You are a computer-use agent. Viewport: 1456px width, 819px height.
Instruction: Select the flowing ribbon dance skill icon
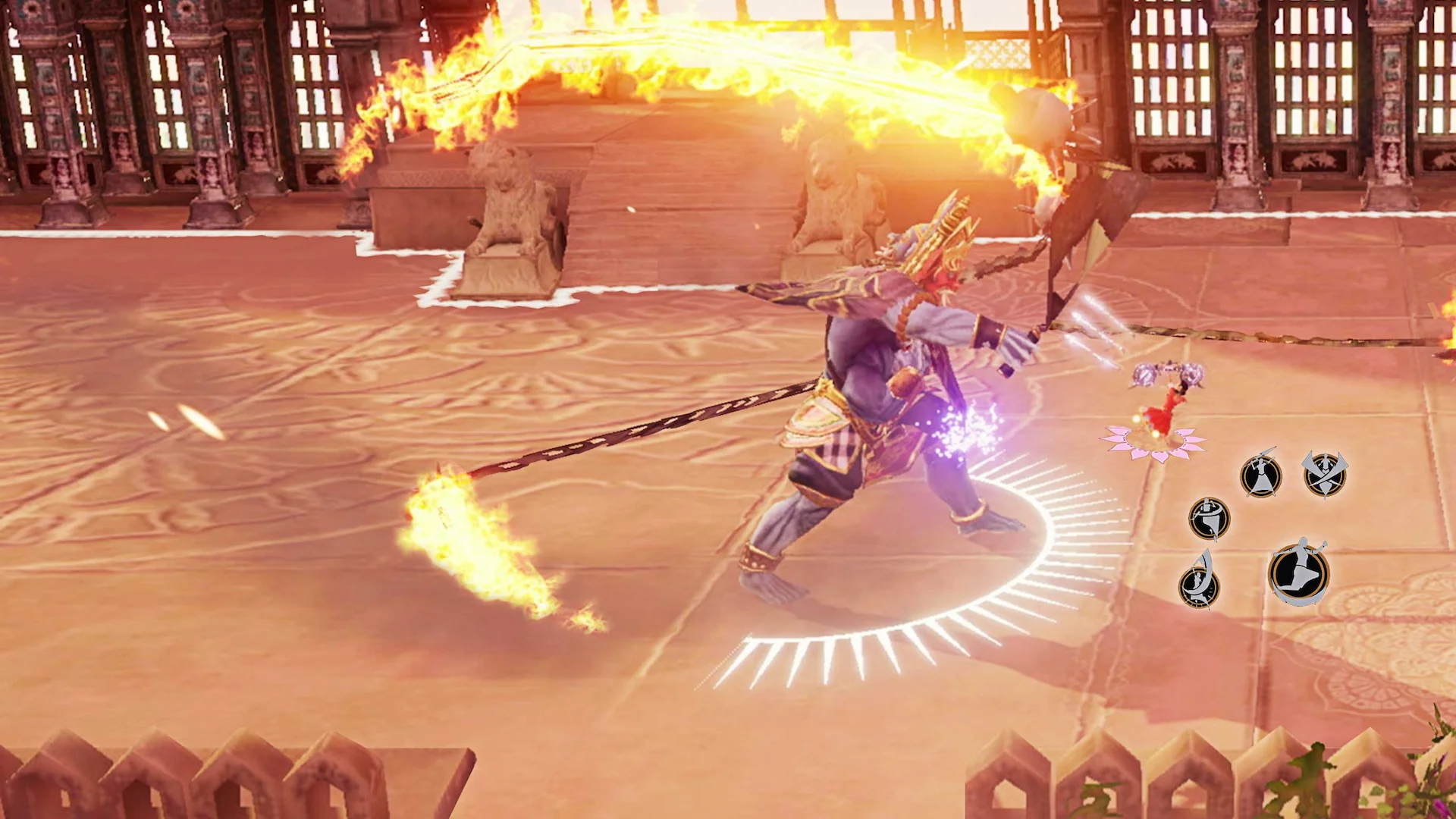point(1210,519)
